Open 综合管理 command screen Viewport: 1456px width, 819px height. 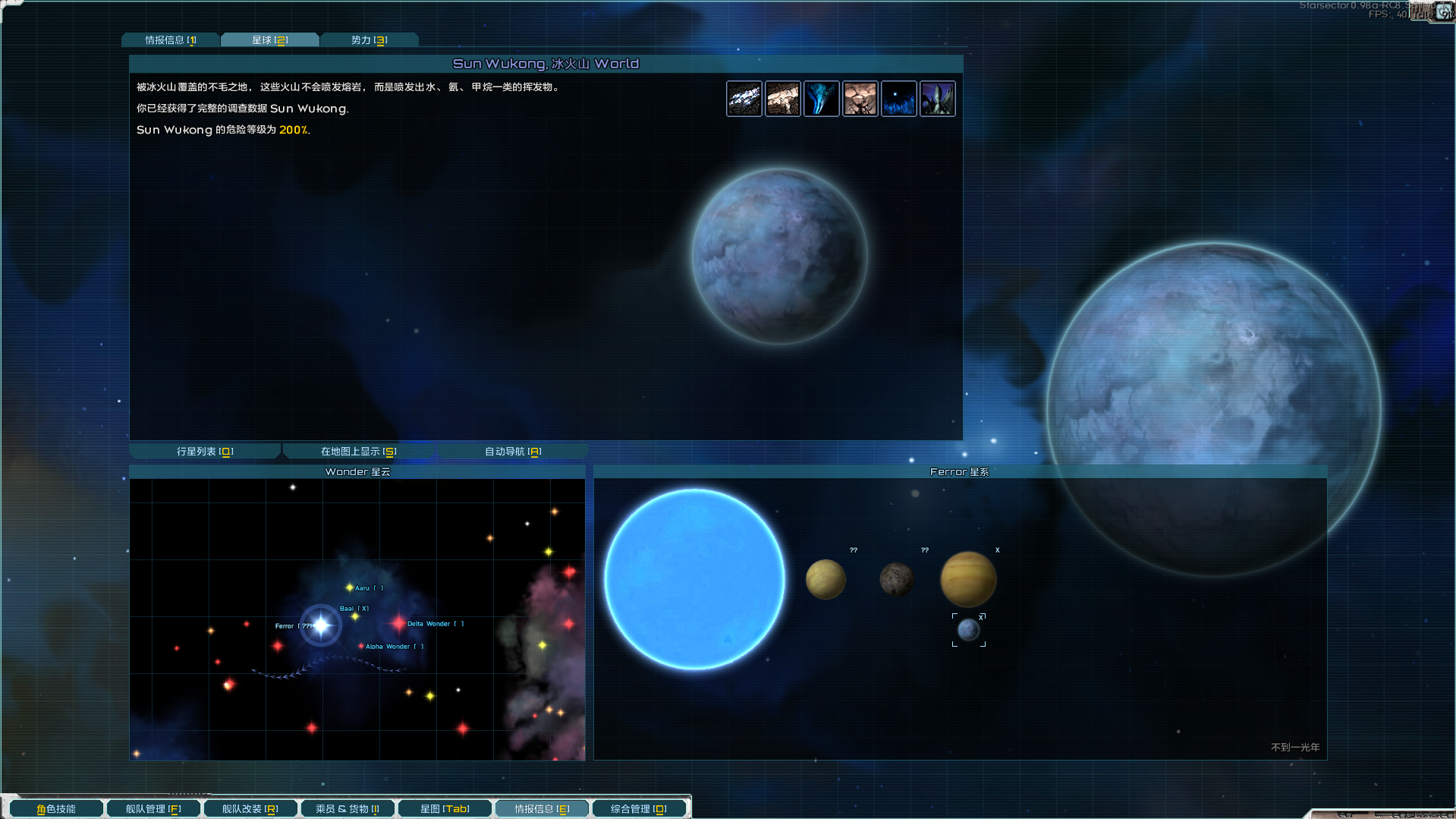point(638,809)
